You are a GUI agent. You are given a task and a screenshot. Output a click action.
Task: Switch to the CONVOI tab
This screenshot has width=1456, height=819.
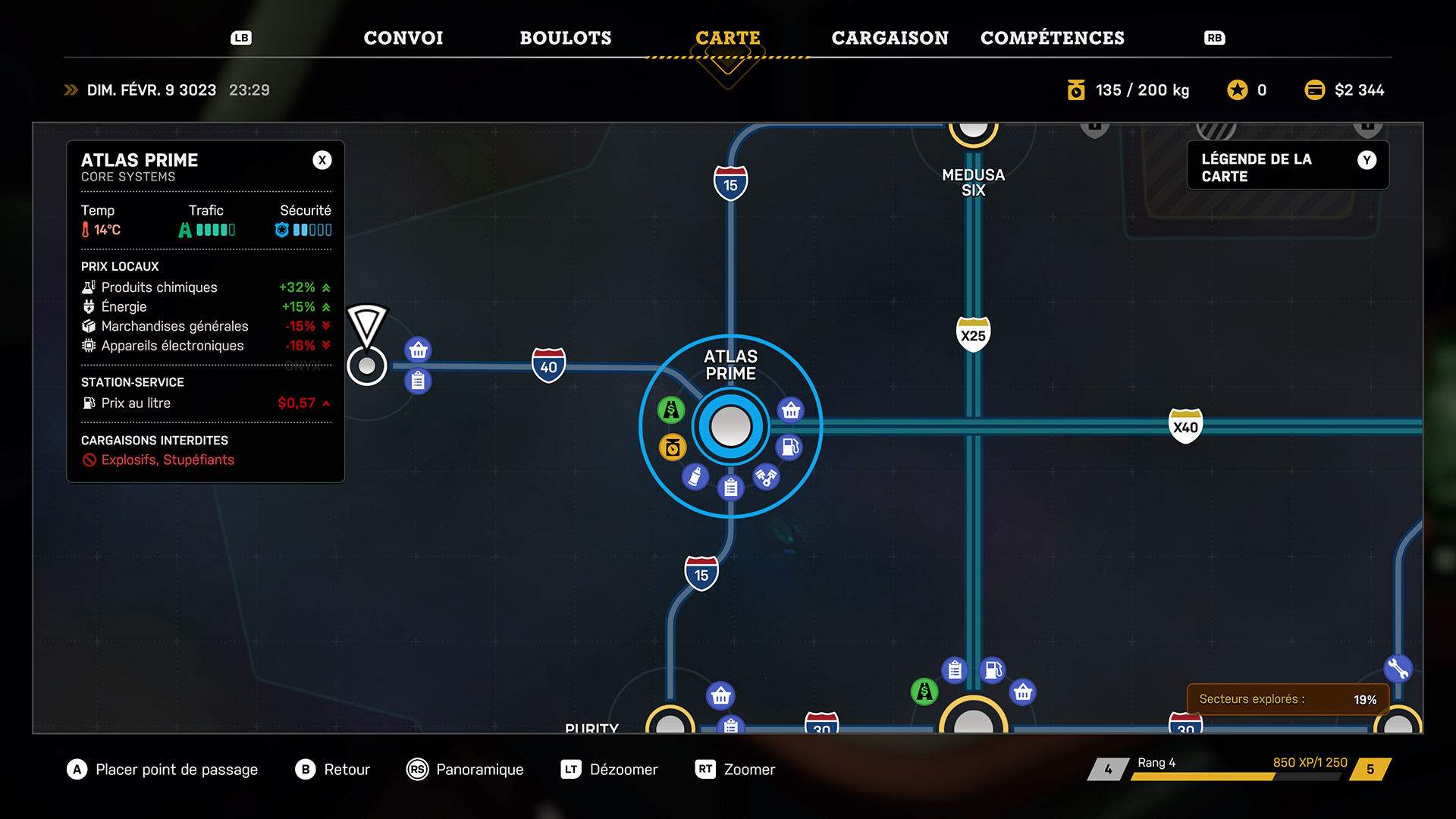pos(403,38)
